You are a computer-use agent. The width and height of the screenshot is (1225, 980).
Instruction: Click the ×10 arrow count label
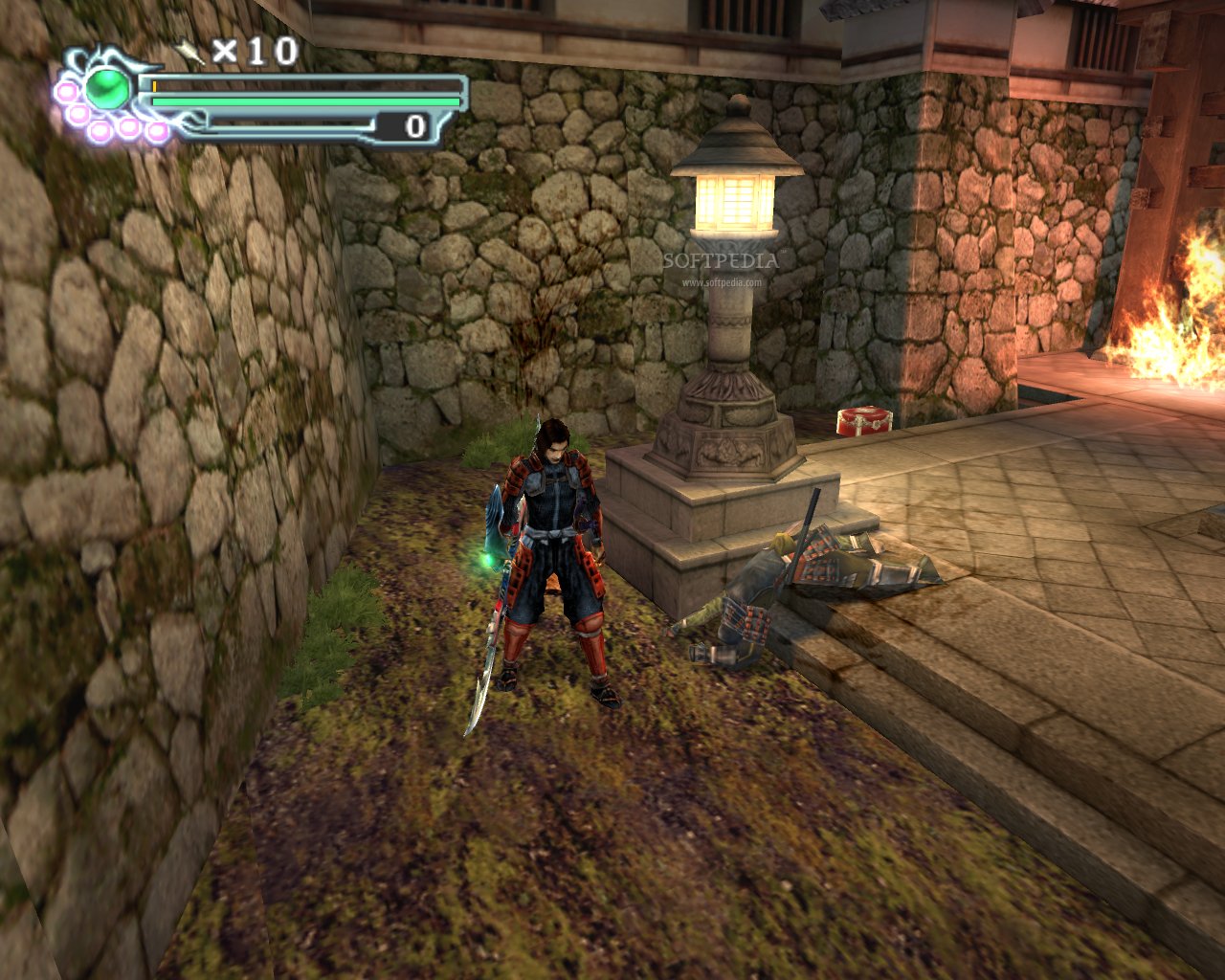point(255,51)
